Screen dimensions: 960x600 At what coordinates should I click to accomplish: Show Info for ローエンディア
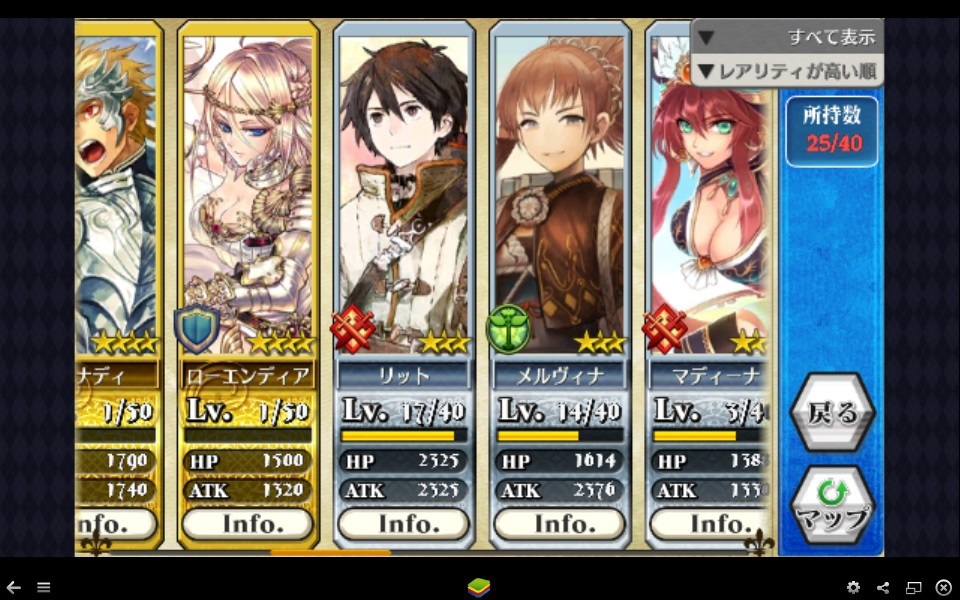pos(248,524)
